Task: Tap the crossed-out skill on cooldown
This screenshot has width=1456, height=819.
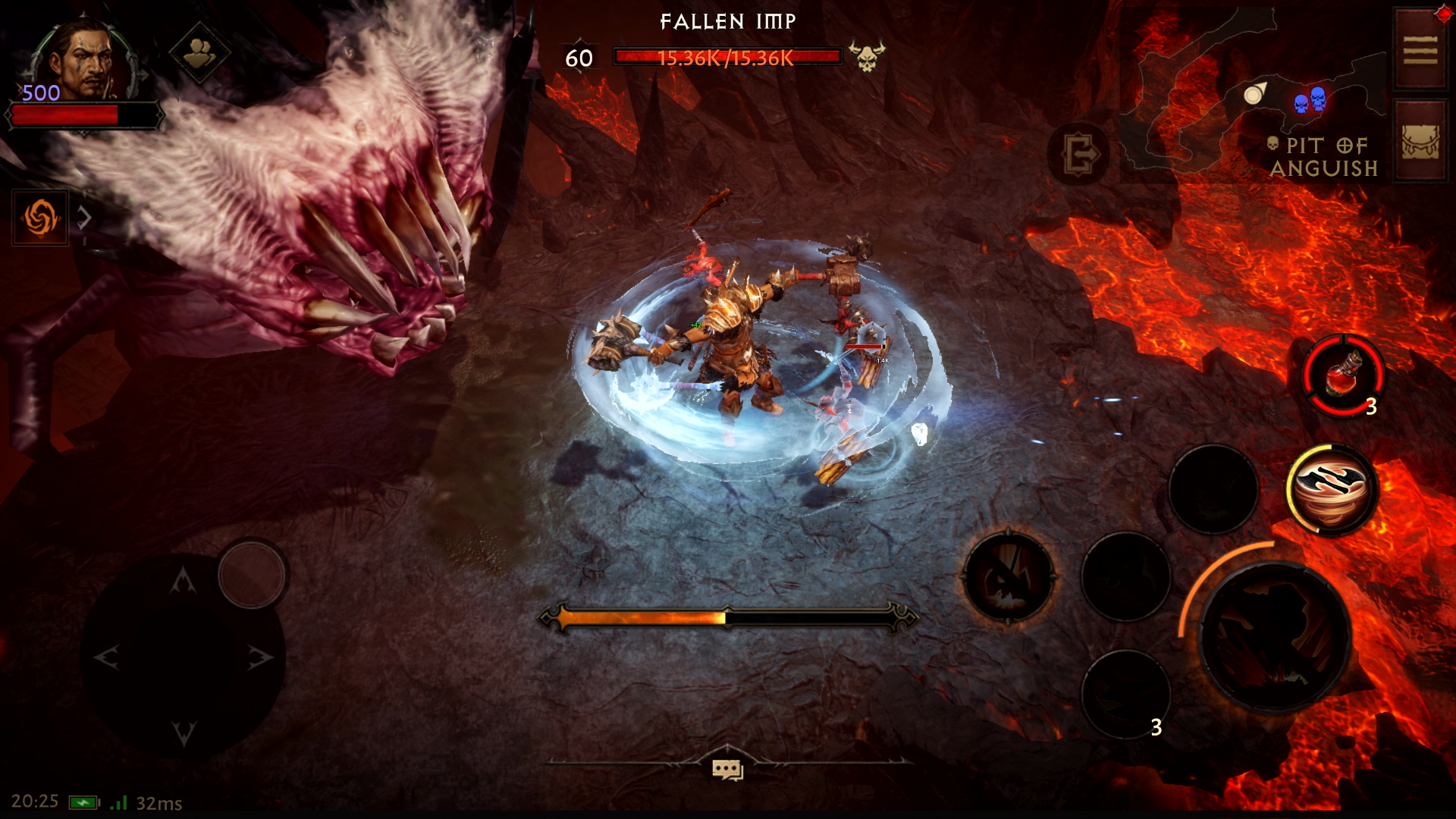Action: tap(1009, 578)
